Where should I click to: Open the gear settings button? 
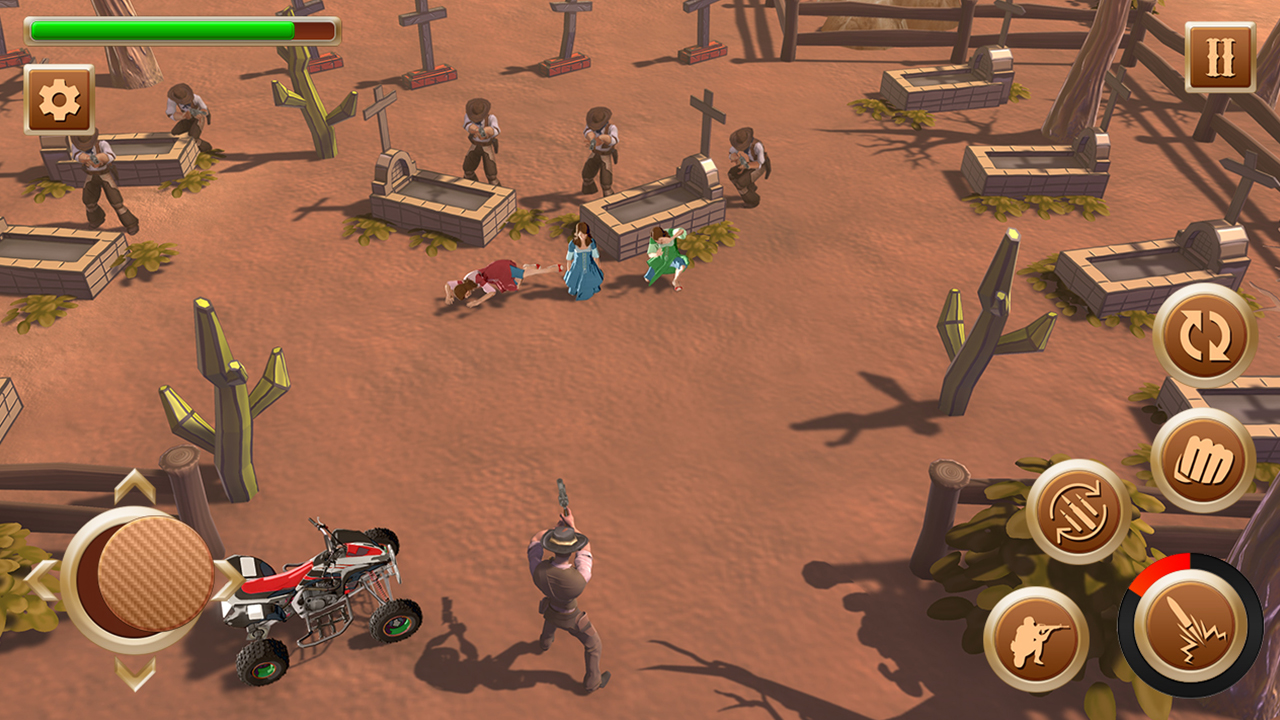(x=59, y=100)
